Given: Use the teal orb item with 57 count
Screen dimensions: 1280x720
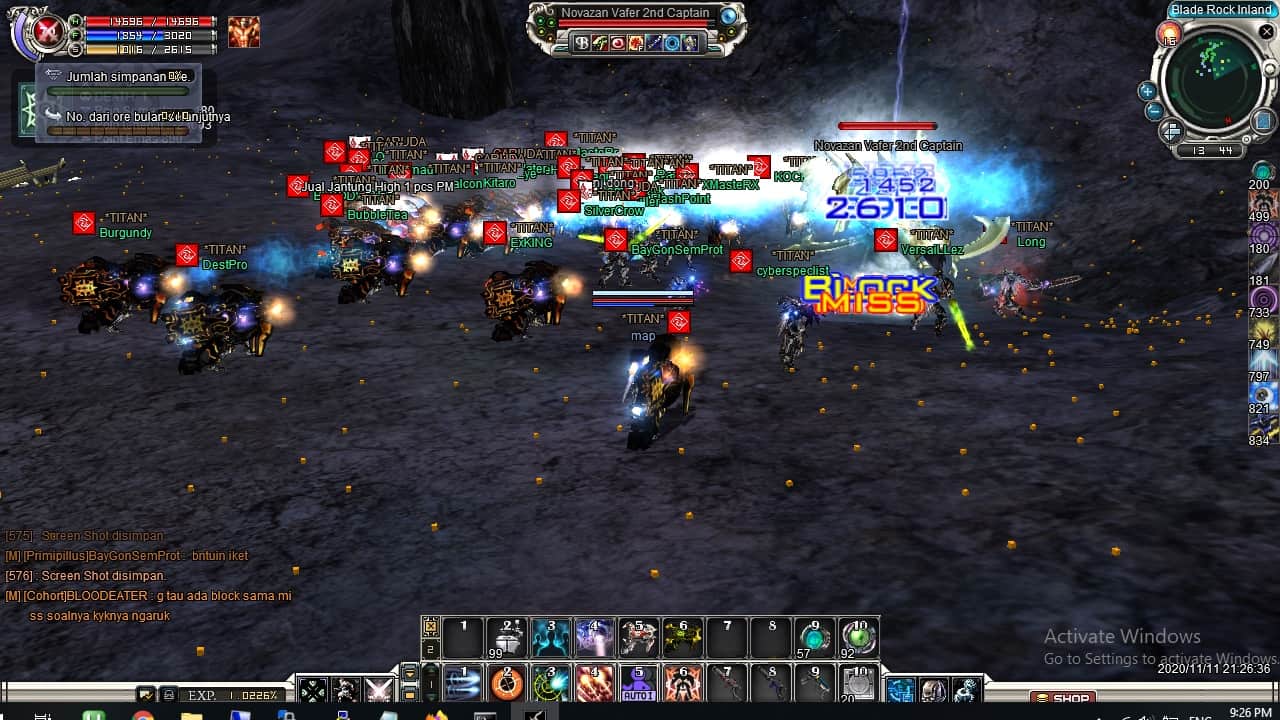Looking at the screenshot, I should point(815,637).
